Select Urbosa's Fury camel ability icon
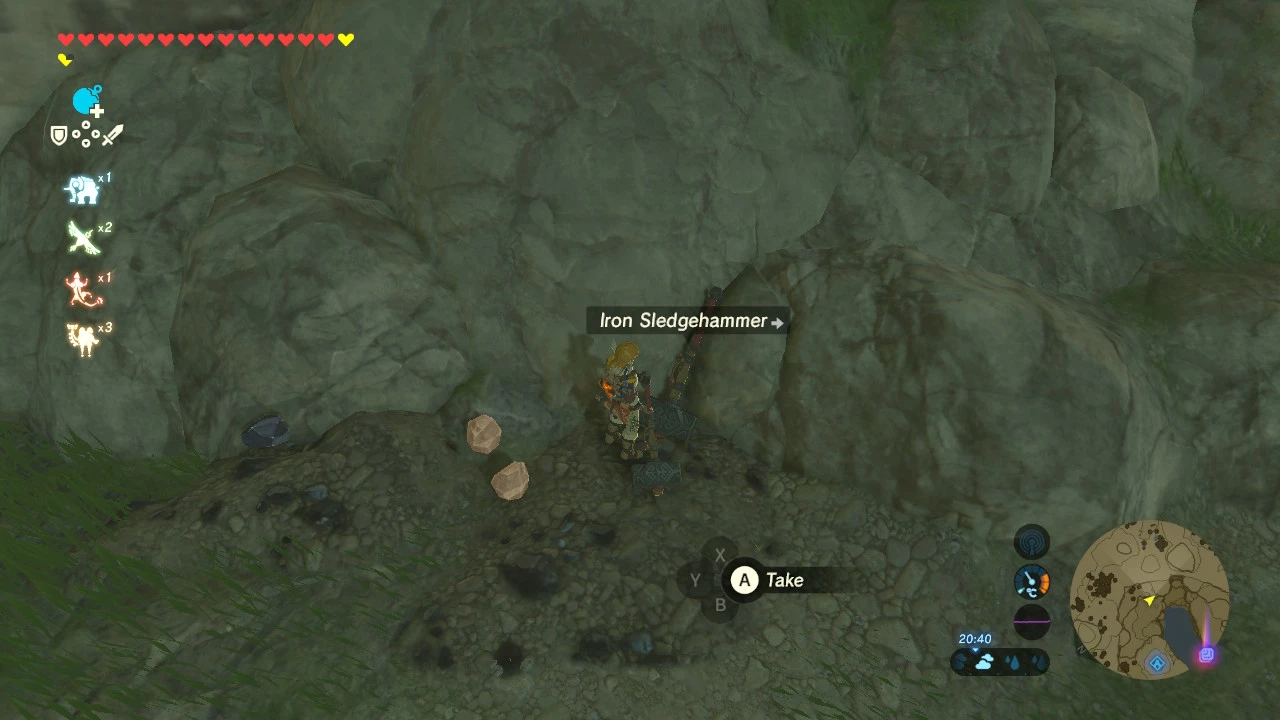Viewport: 1280px width, 720px height. 82,338
